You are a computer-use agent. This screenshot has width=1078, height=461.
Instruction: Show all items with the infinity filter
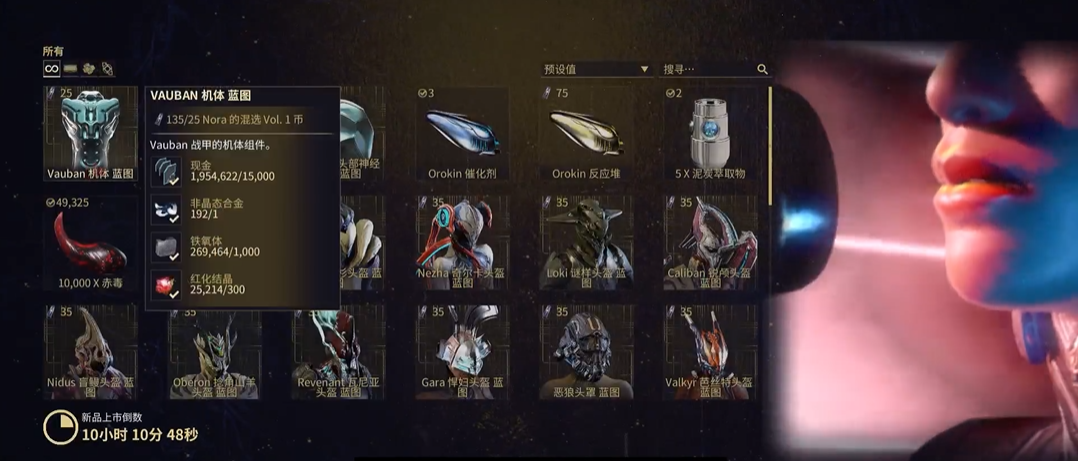(51, 69)
